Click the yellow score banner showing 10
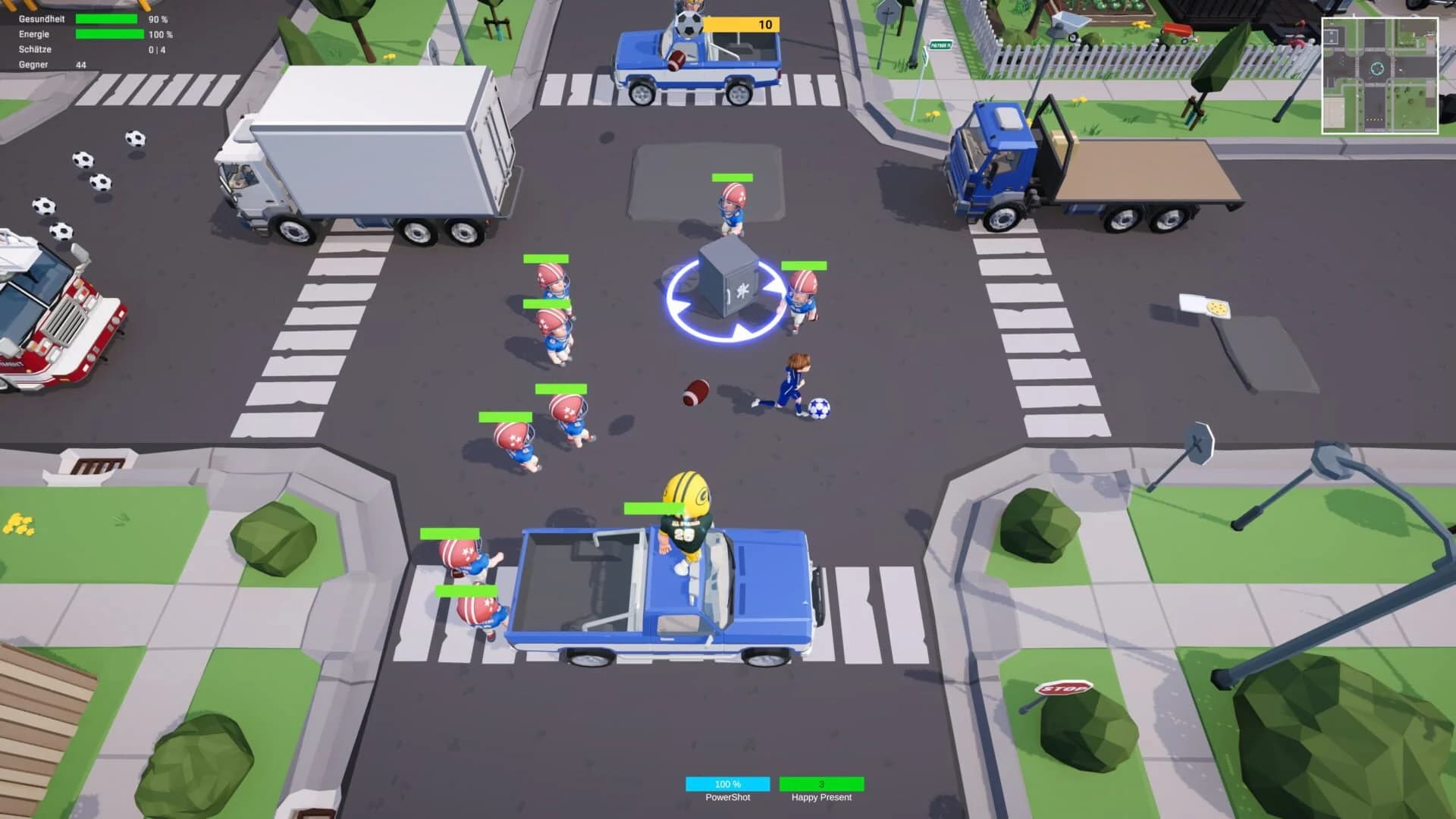 coord(743,24)
